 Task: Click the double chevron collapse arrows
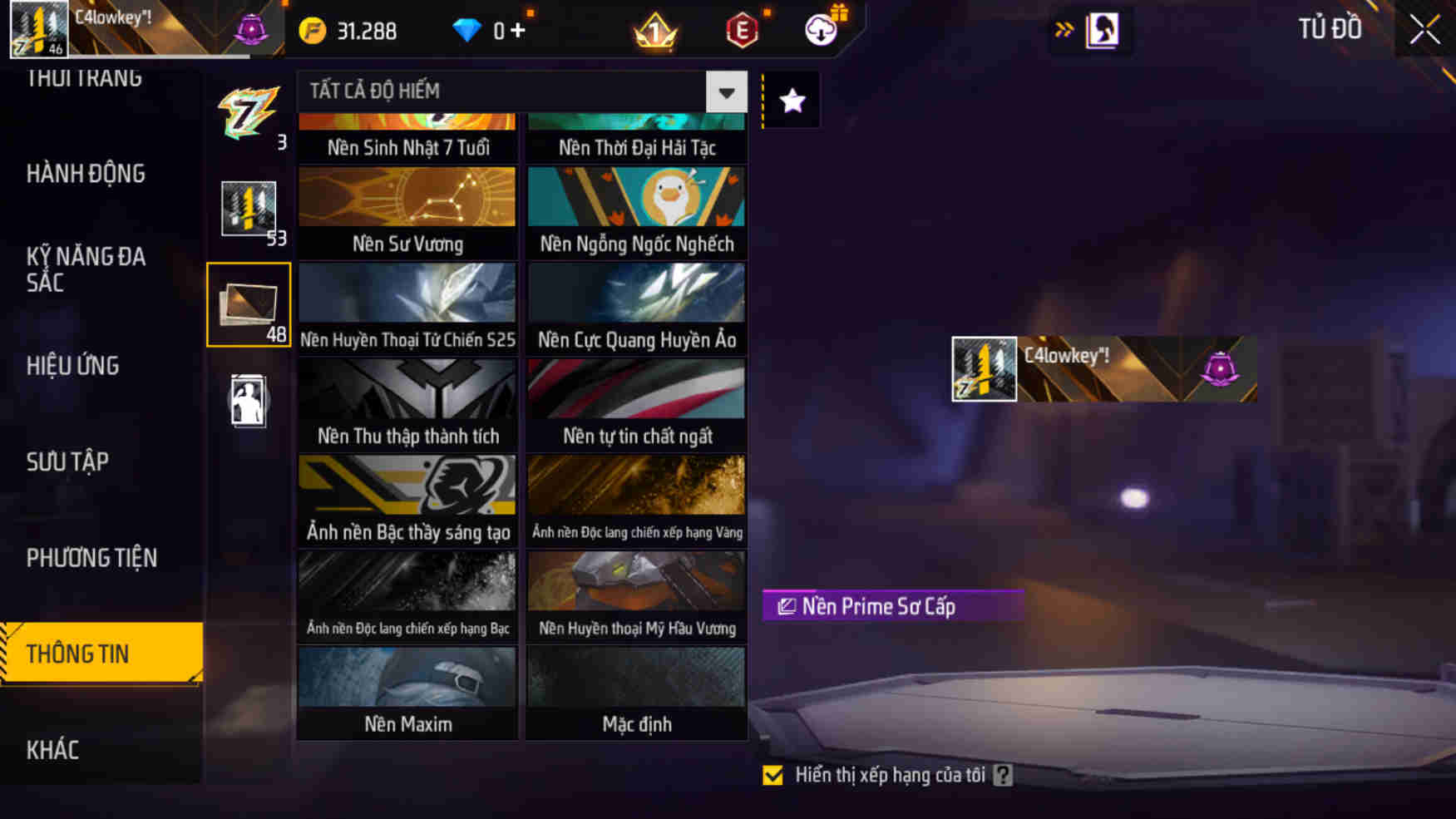1063,27
